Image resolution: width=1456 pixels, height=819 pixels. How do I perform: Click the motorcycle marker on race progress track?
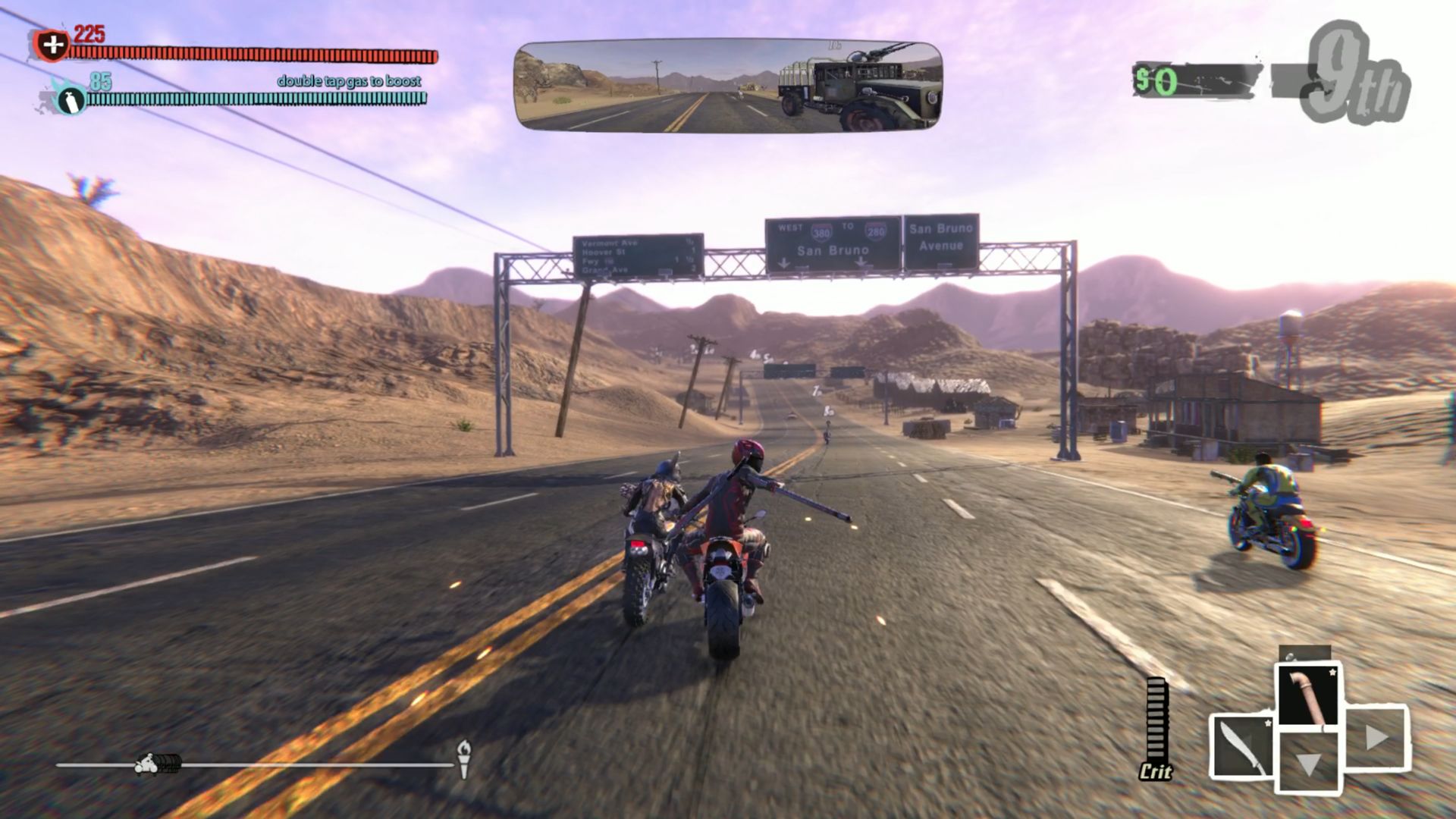coord(158,764)
